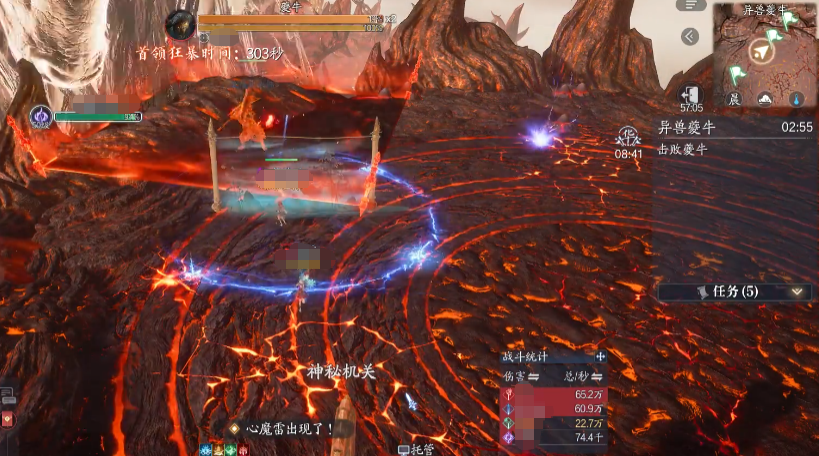Select the boss 夔牛 portrait

click(180, 24)
